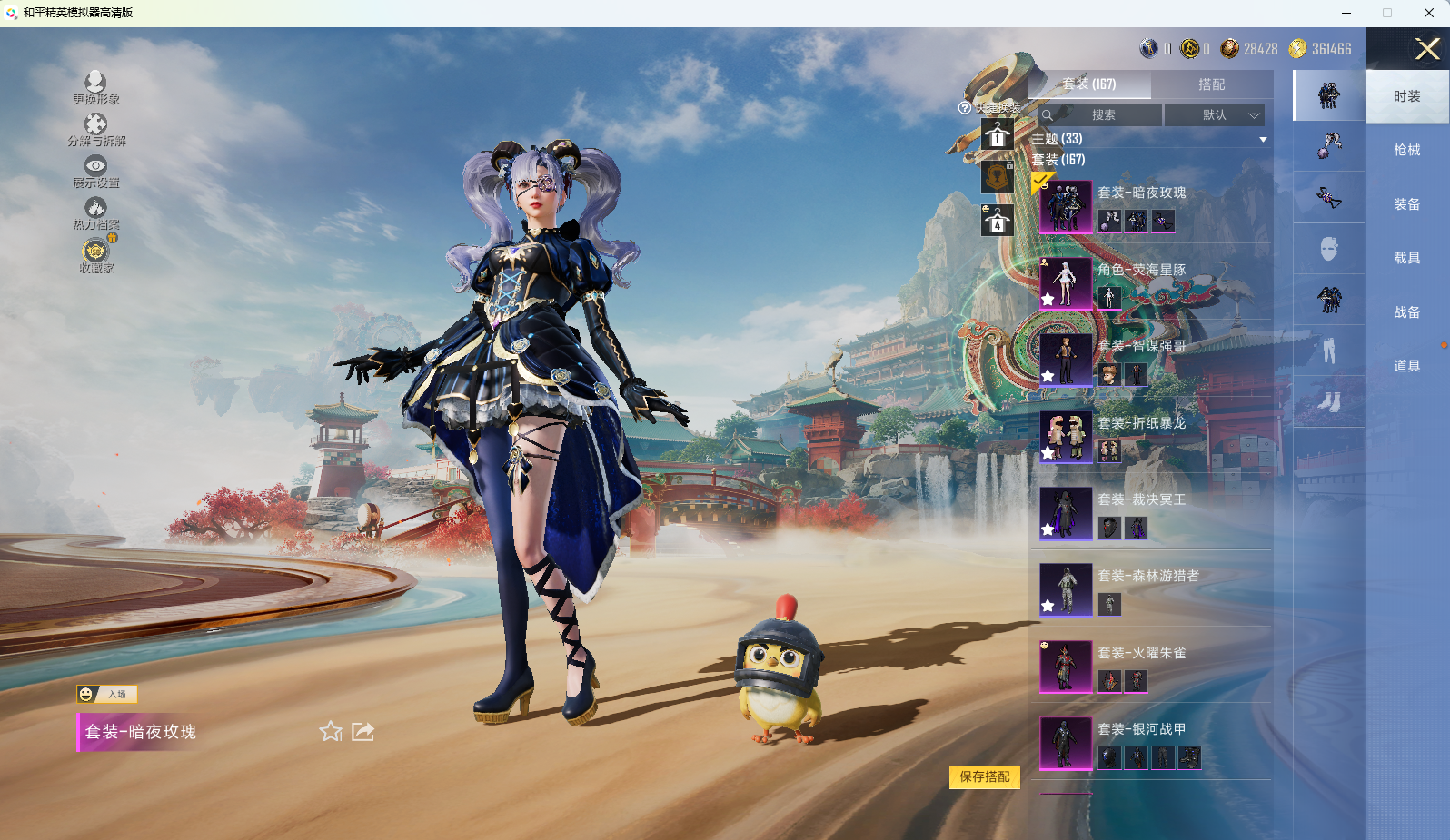1450x840 pixels.
Task: Open 展示设置 display settings
Action: click(95, 171)
